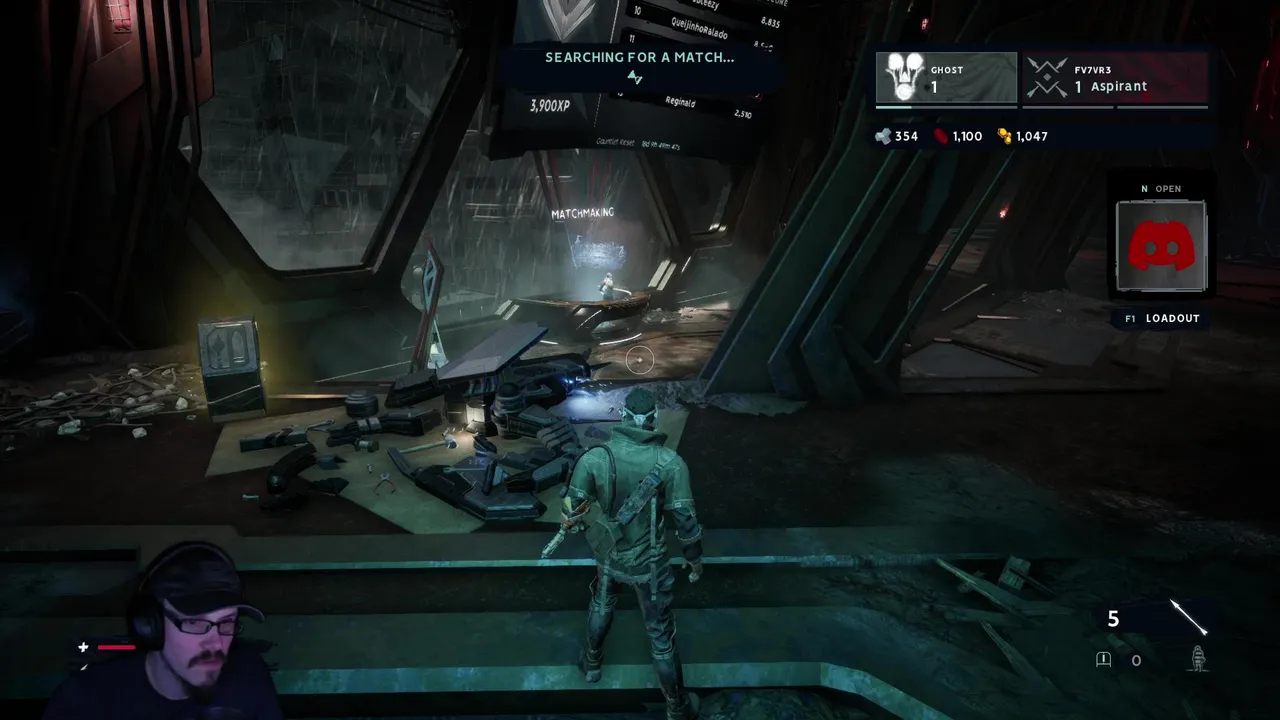Viewport: 1280px width, 720px height.
Task: Open the FV7VR3 Aspirant rank card
Action: pos(1114,78)
